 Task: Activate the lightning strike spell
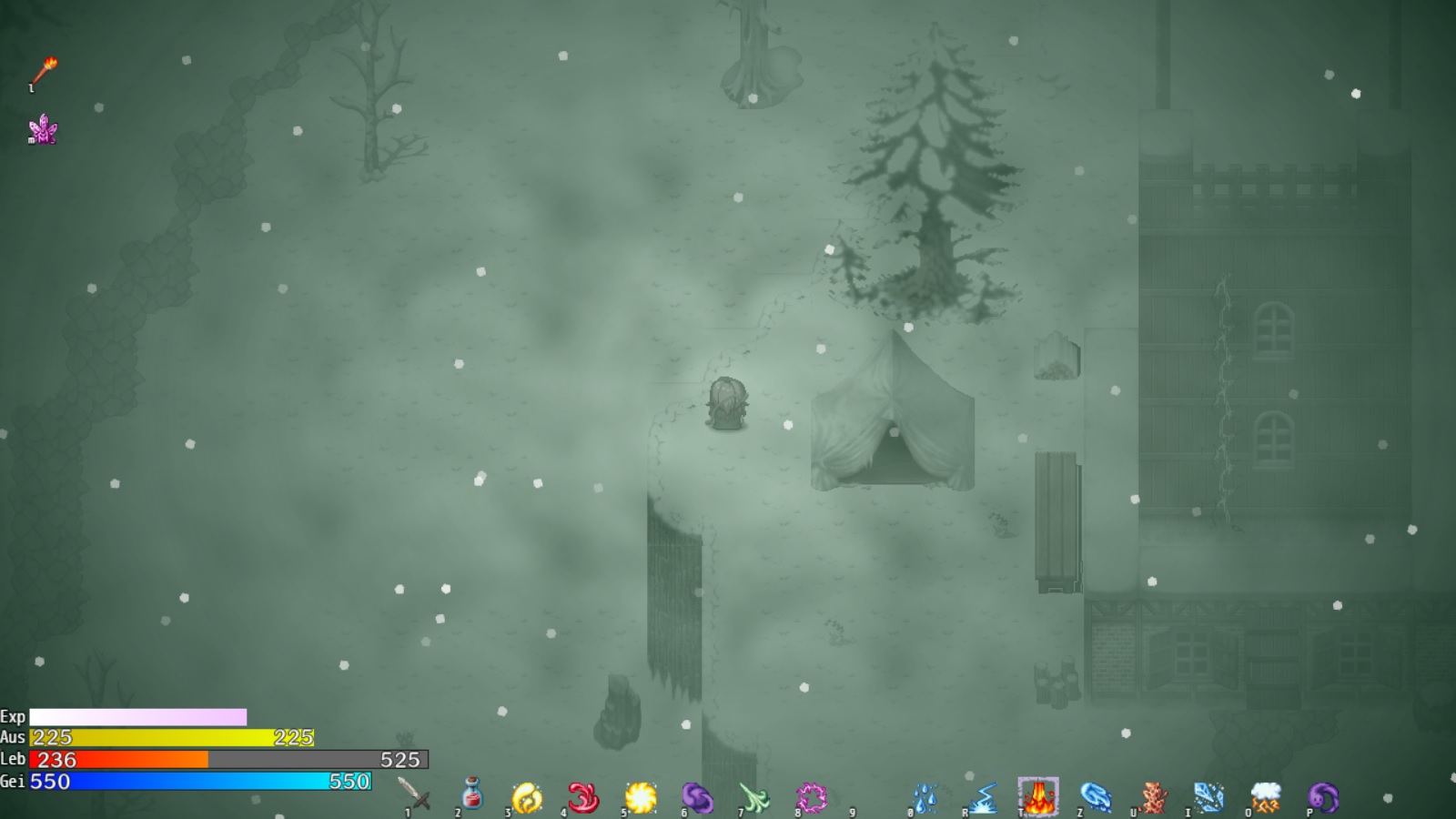982,797
